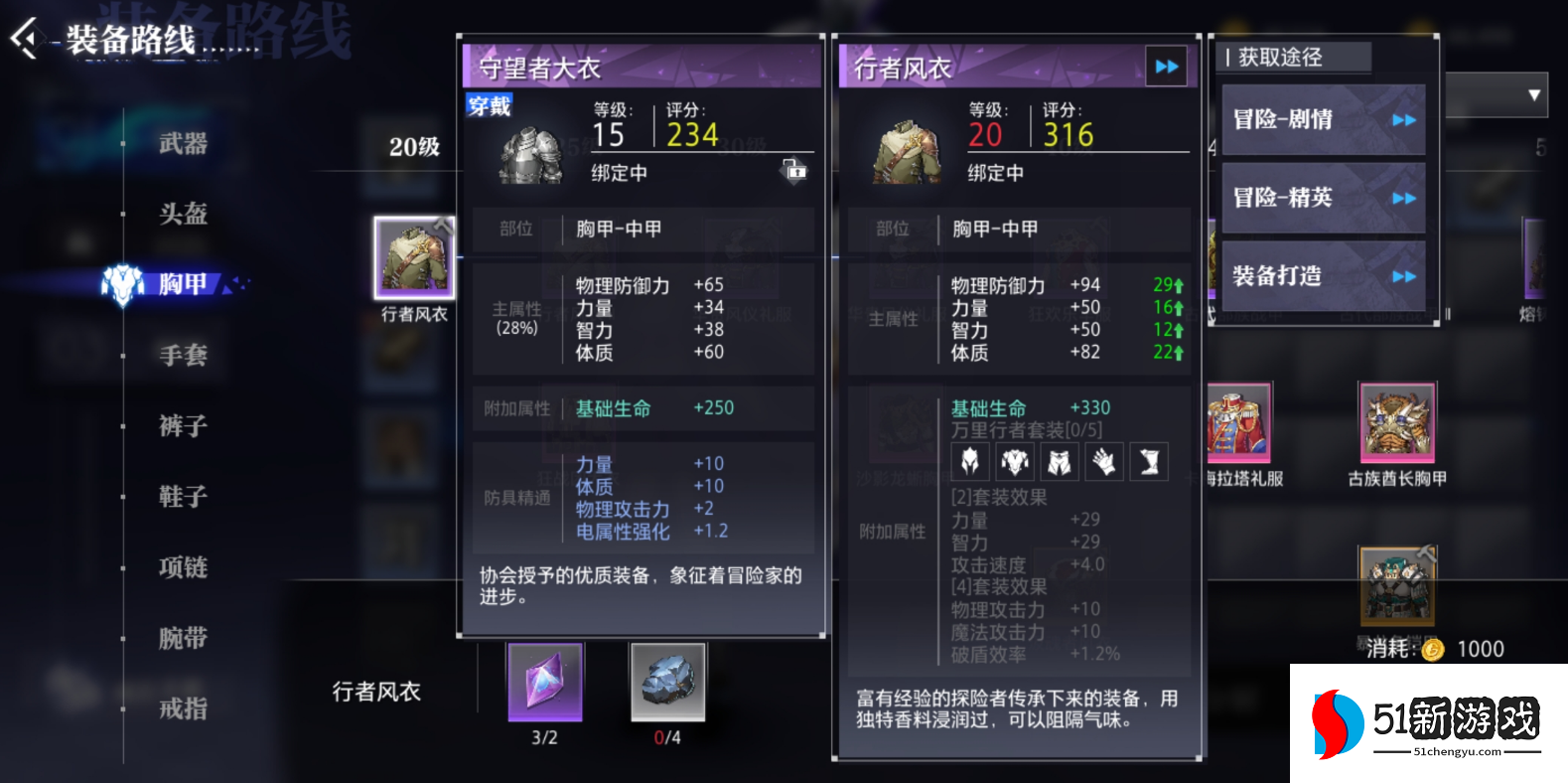
Task: Click the gloves icon in the set row
Action: 1104,461
